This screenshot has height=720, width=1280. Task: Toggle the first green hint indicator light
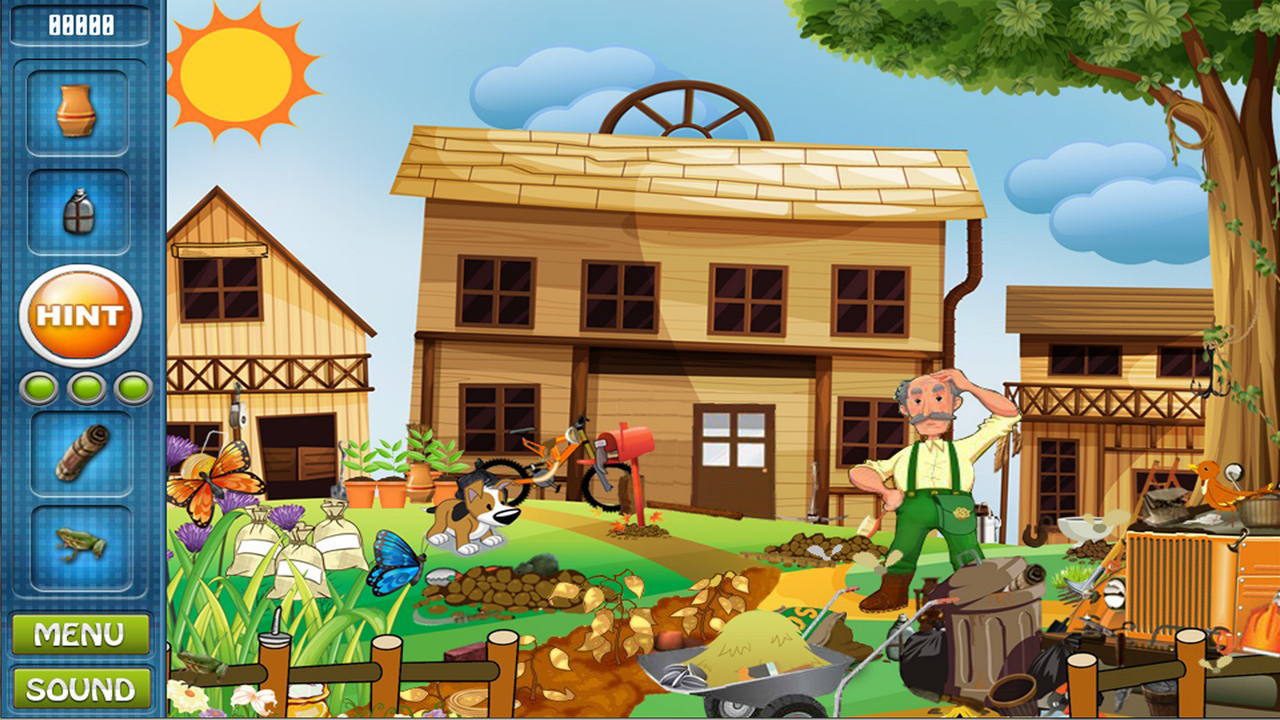[x=37, y=385]
